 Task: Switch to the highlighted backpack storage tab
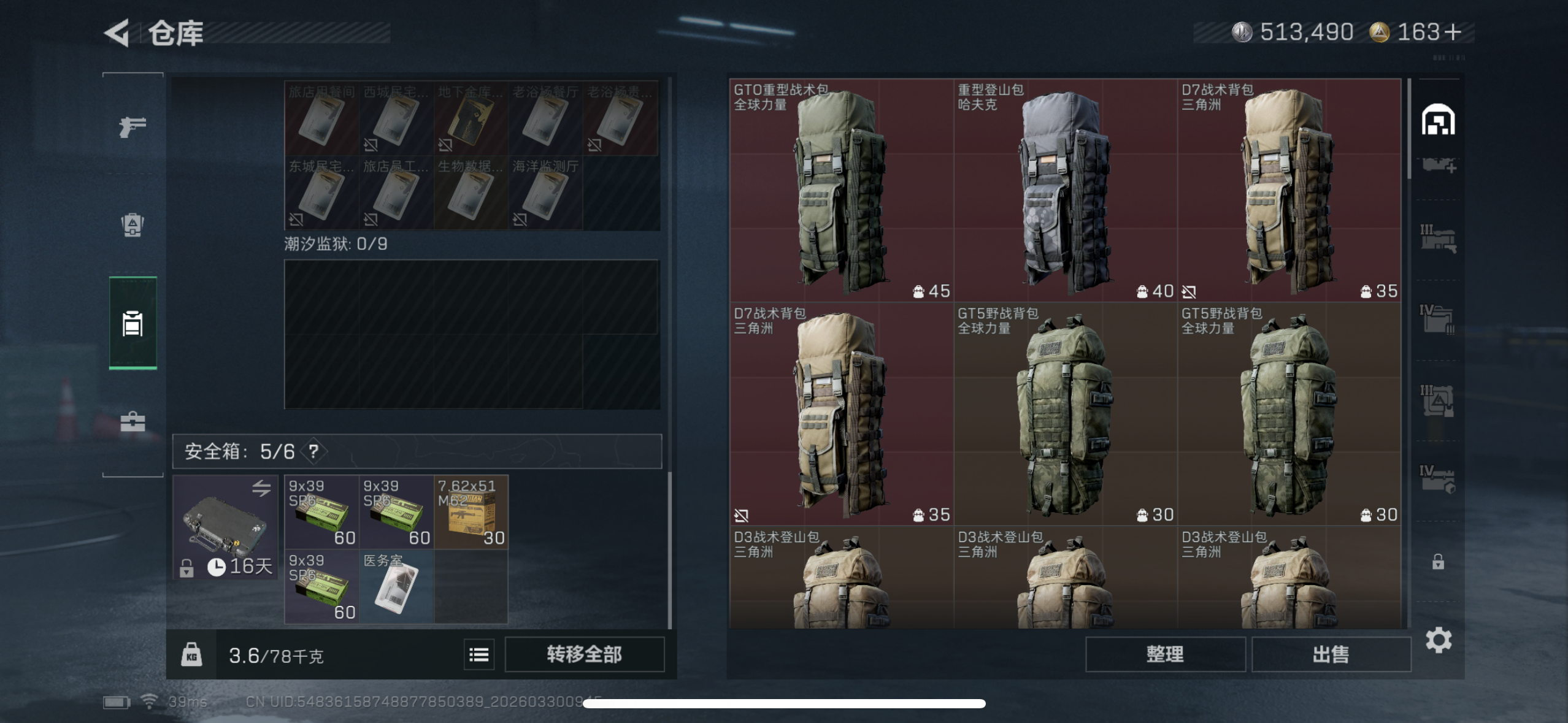click(132, 324)
